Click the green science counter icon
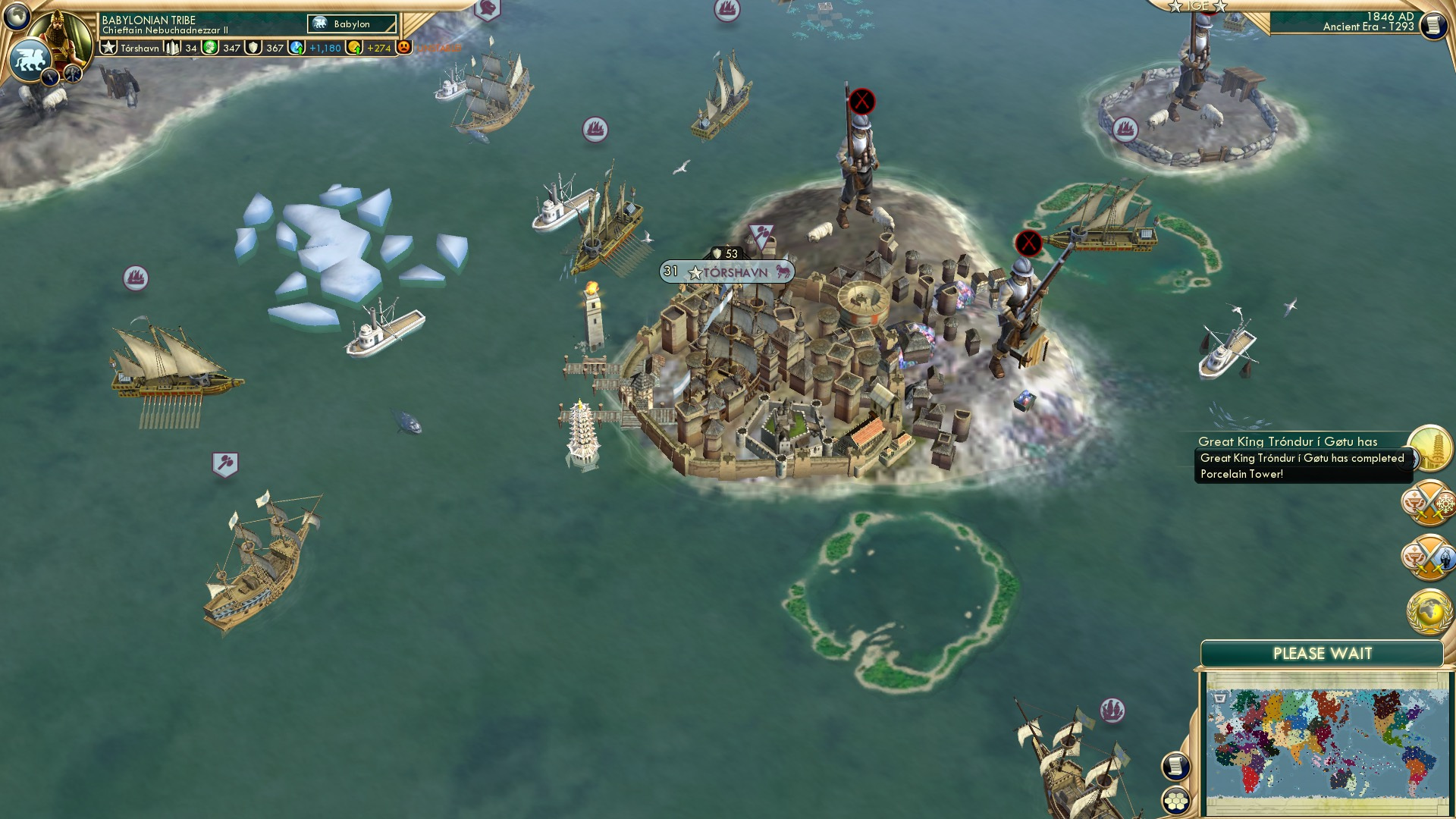The height and width of the screenshot is (819, 1456). 210,48
